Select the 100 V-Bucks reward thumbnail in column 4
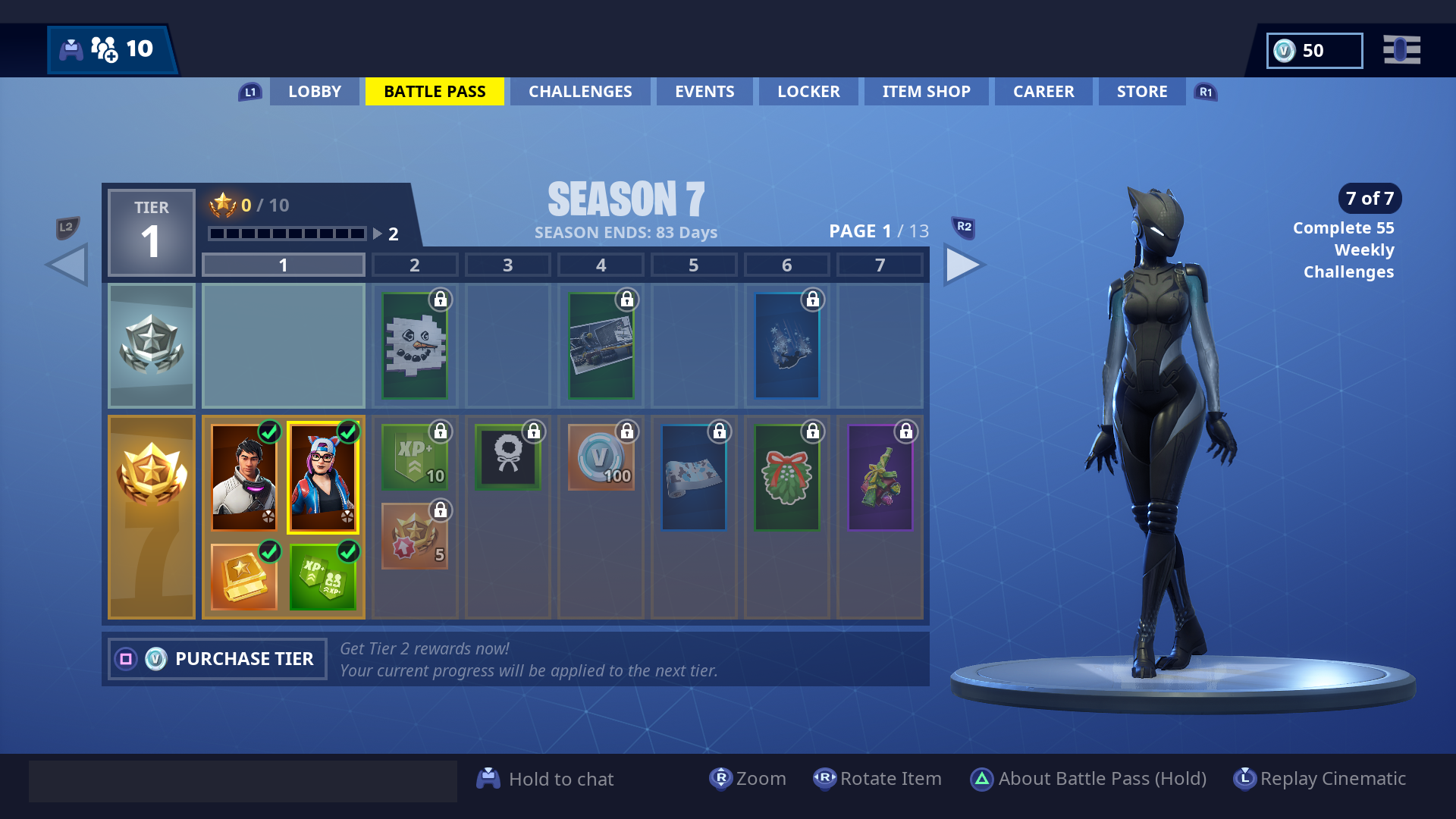This screenshot has height=819, width=1456. click(x=601, y=458)
